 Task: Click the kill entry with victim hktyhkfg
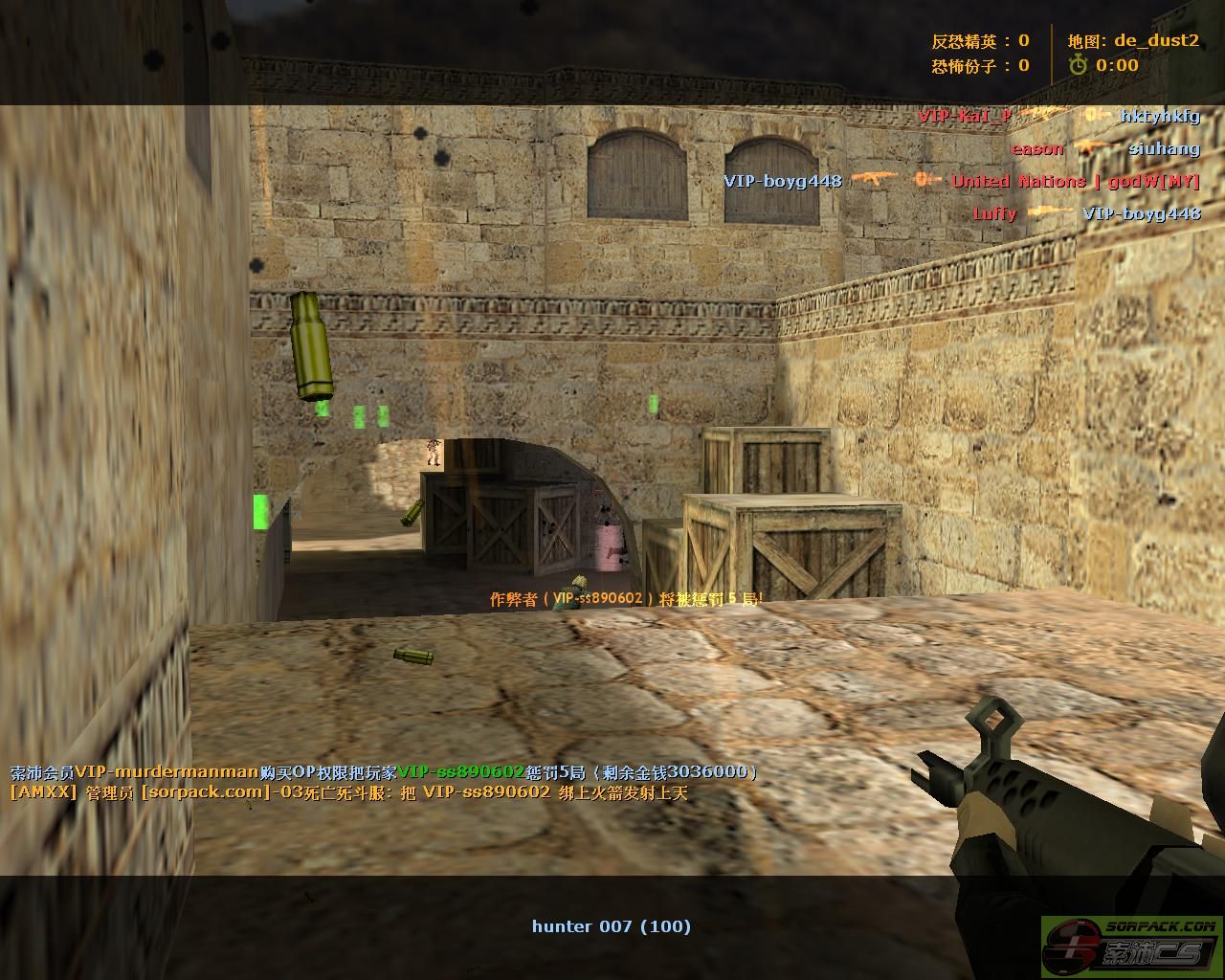click(x=1058, y=116)
